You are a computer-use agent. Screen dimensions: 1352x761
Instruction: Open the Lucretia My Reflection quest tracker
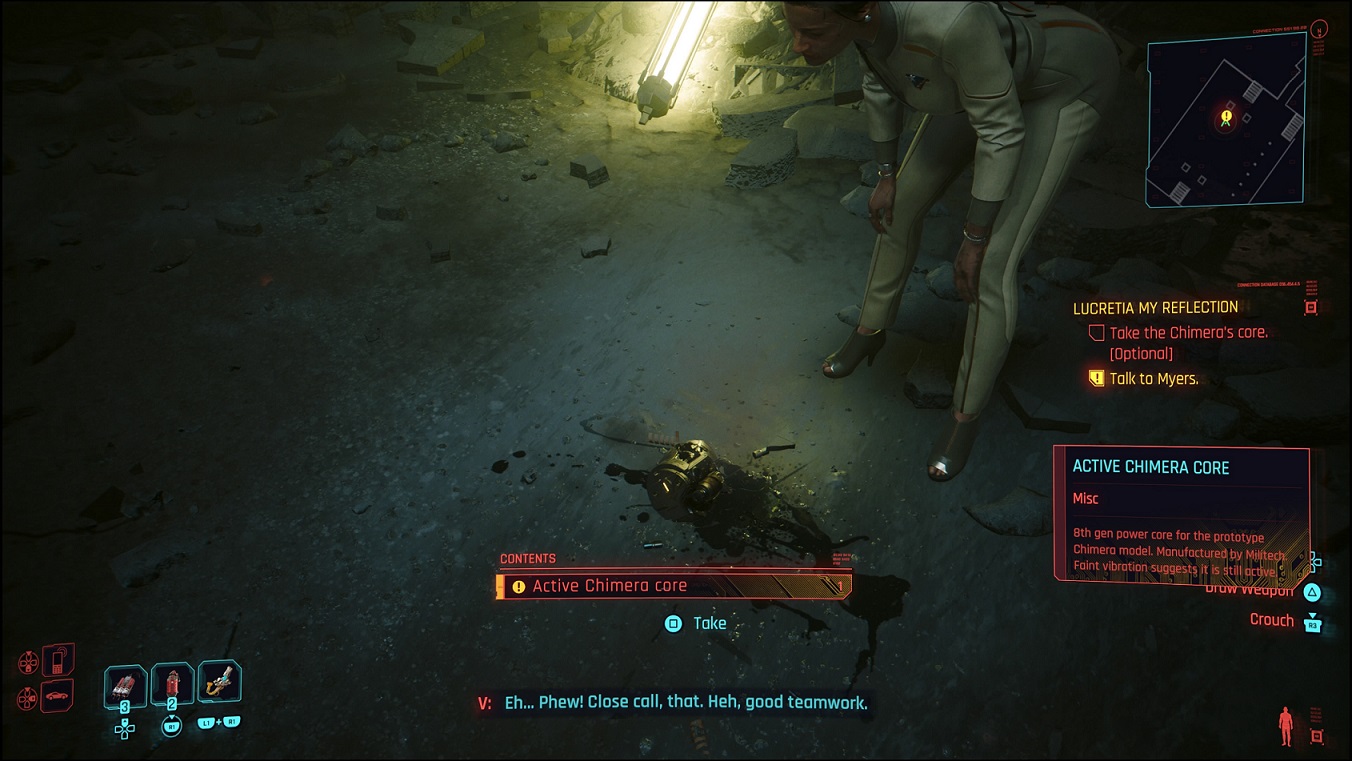pyautogui.click(x=1155, y=308)
